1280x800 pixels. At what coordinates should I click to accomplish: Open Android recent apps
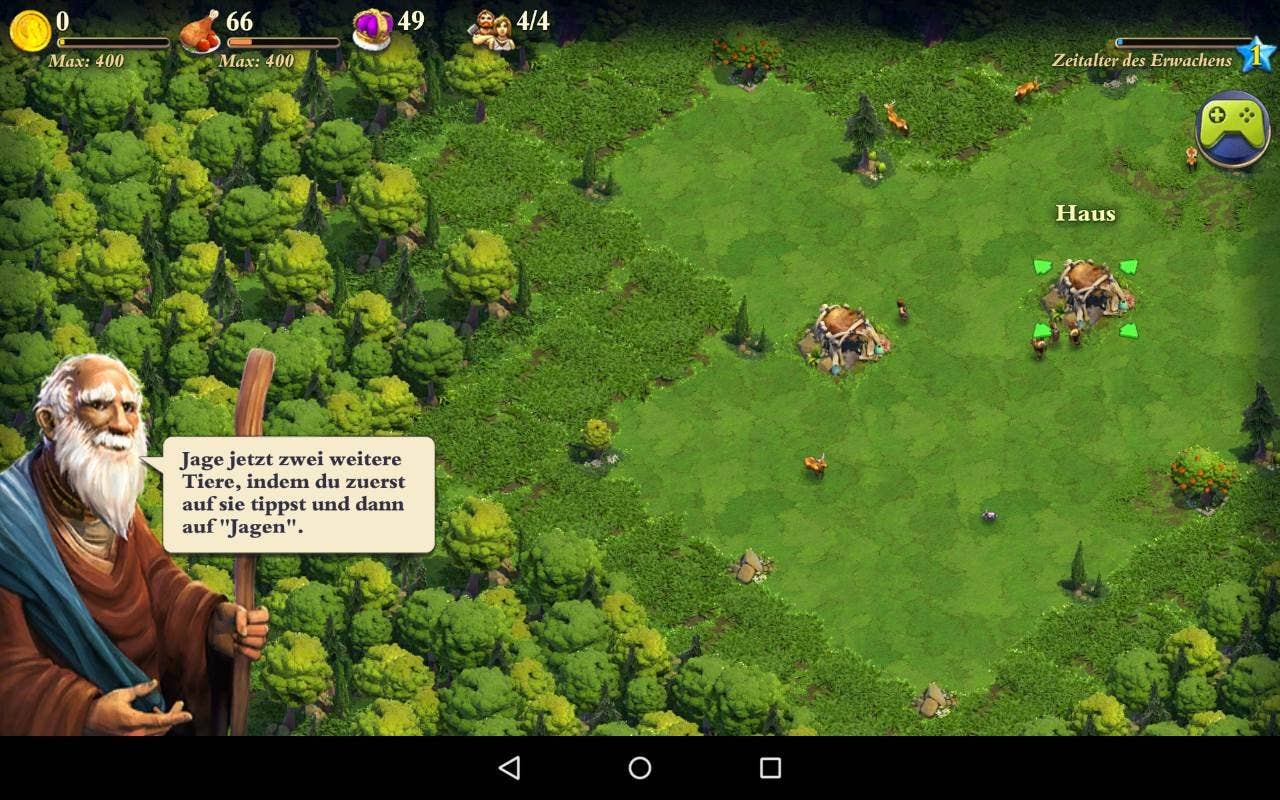point(770,768)
